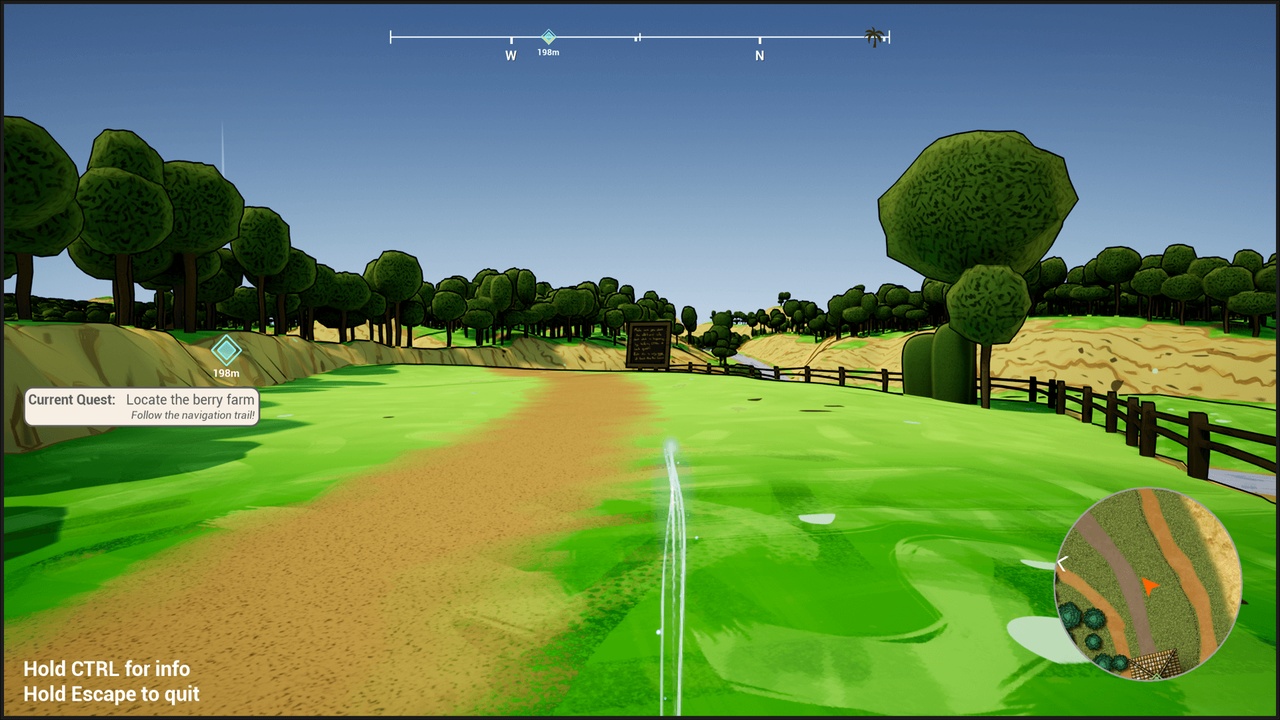Select the diamond marker on the compass bar
Viewport: 1280px width, 720px height.
click(548, 37)
